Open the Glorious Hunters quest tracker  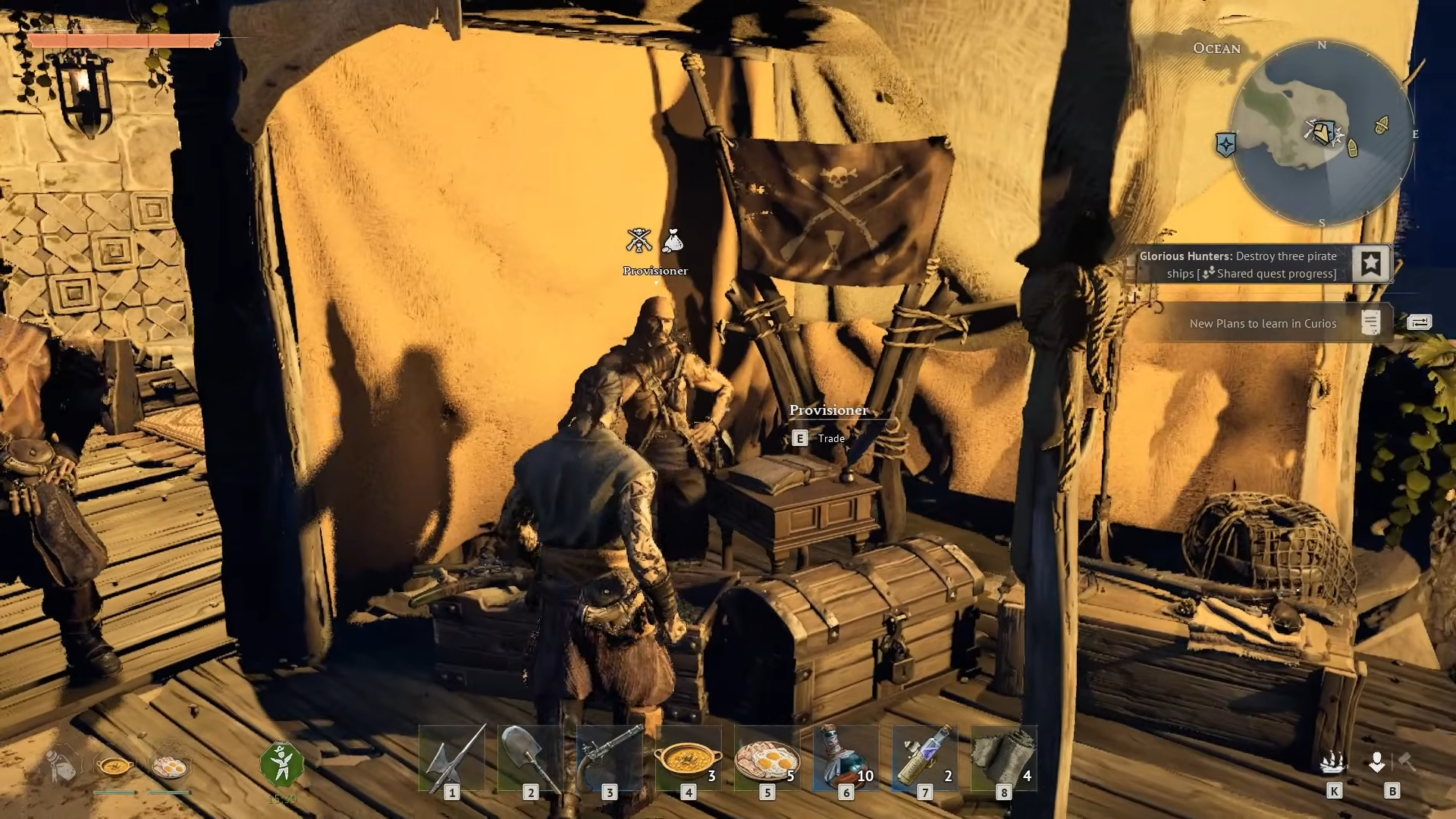pyautogui.click(x=1238, y=265)
